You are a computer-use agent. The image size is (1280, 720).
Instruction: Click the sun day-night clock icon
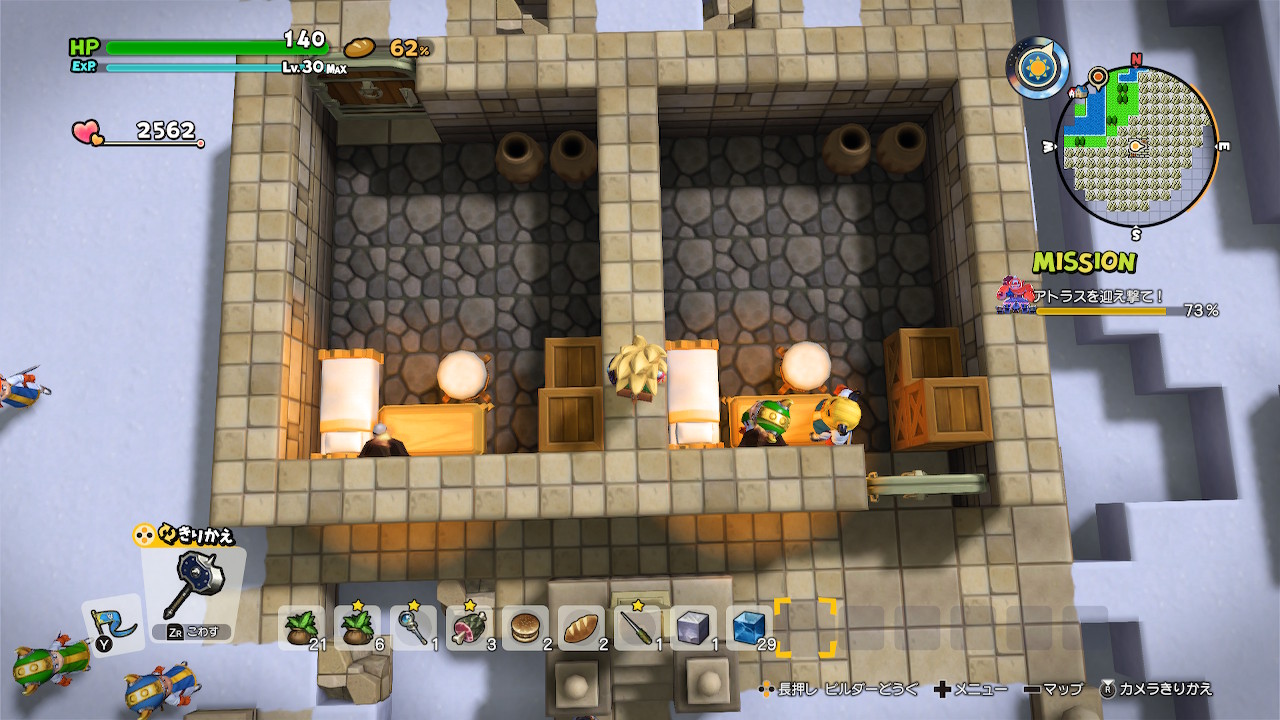[x=1038, y=68]
